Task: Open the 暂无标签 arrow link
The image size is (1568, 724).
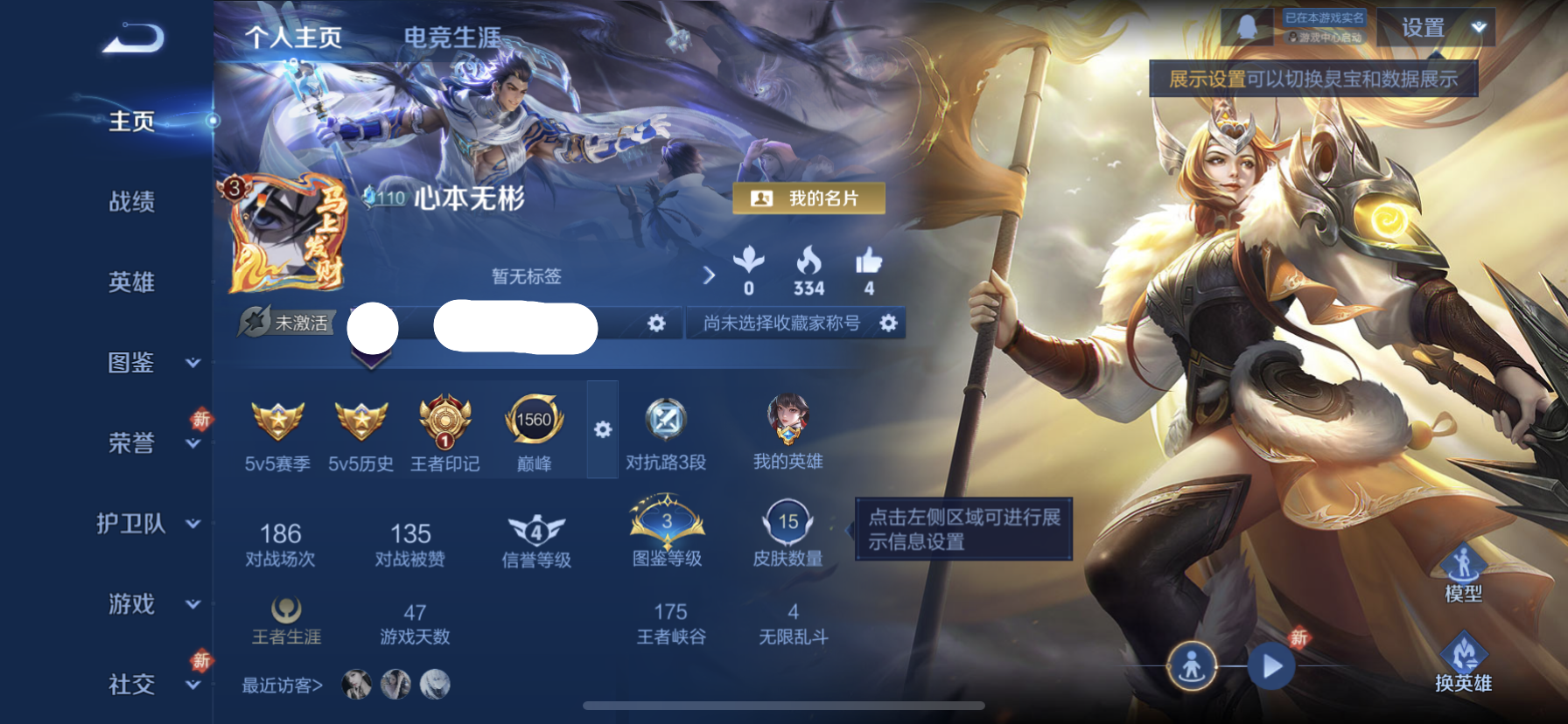Action: pyautogui.click(x=709, y=275)
